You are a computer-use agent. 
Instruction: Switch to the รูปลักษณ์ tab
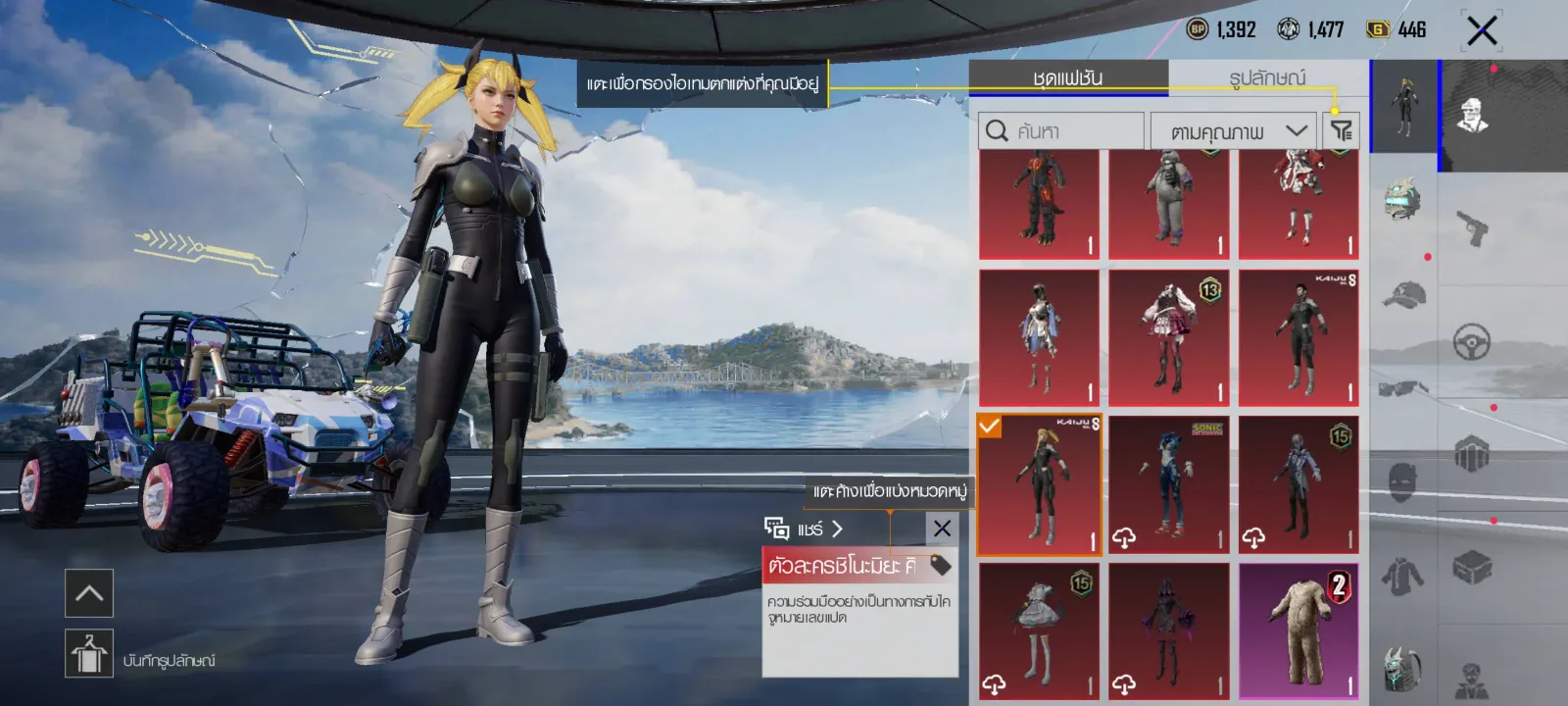(x=1267, y=78)
